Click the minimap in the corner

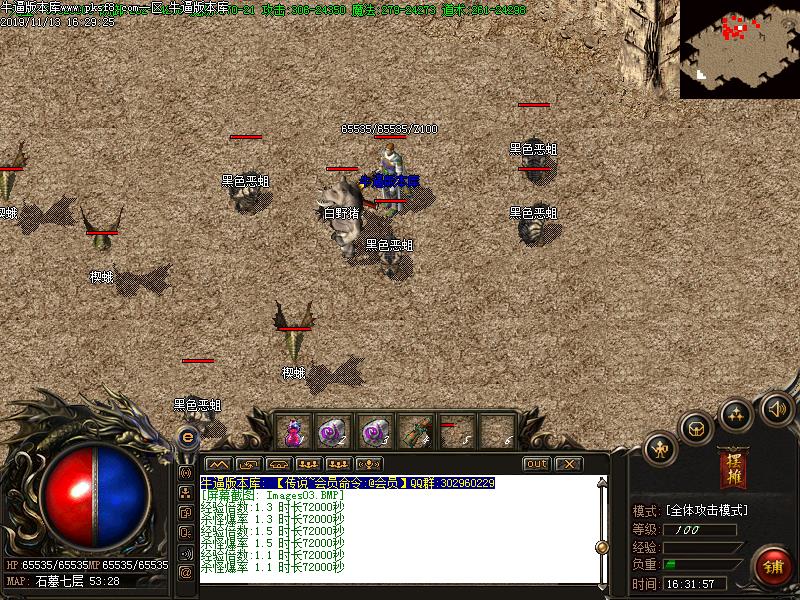click(739, 48)
